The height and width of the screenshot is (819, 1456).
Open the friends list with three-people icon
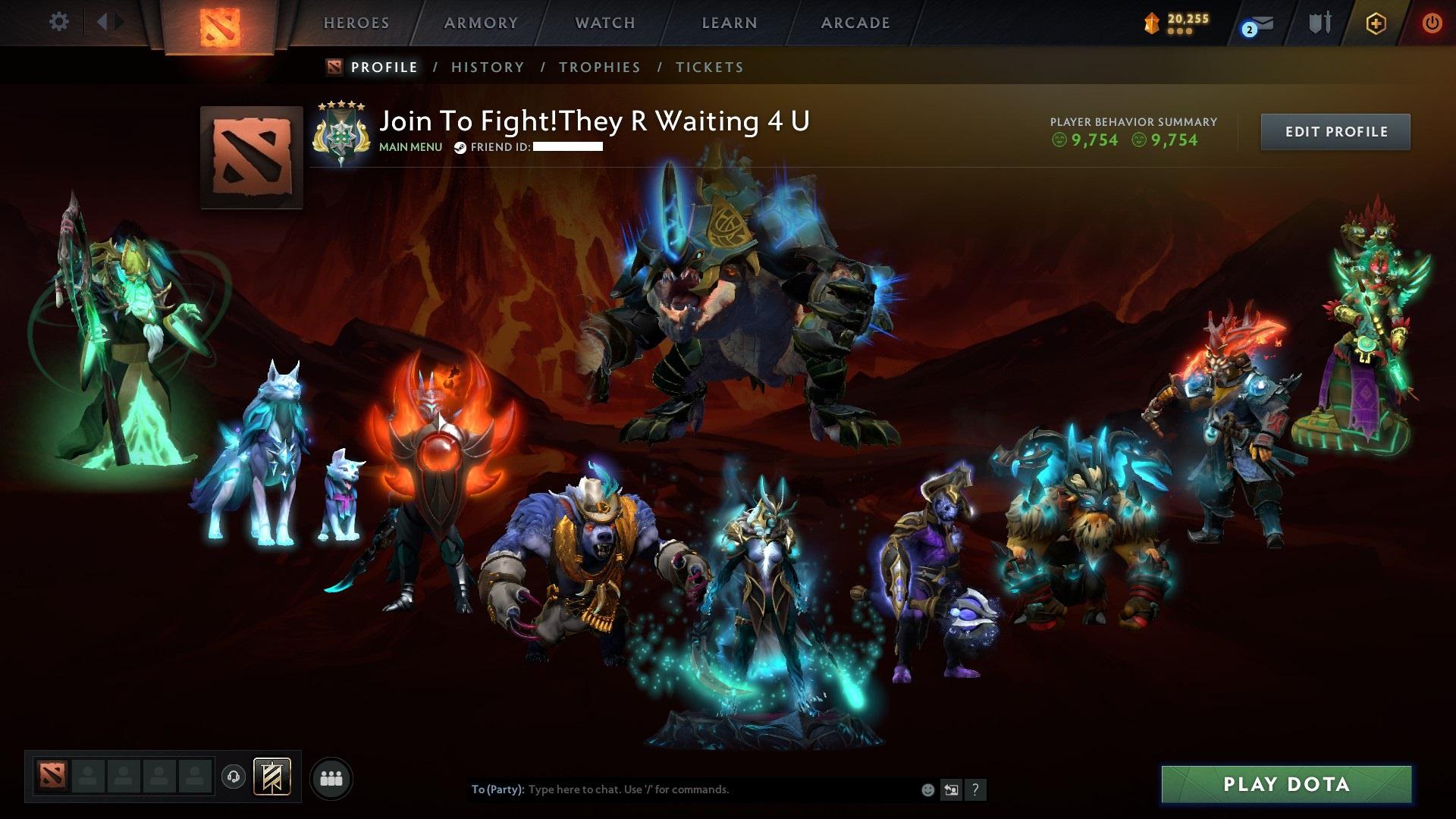coord(331,777)
